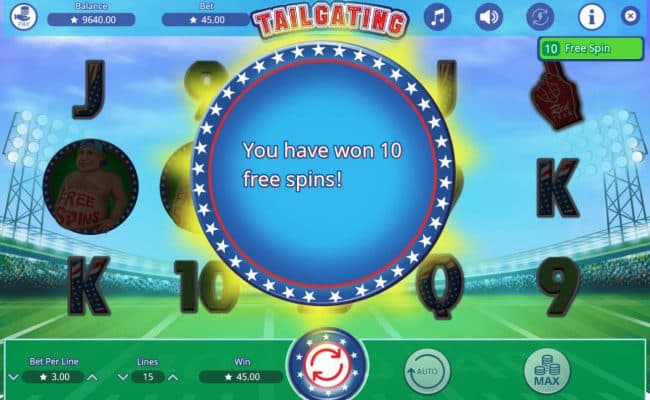Open the info paytable button
Screen dimensions: 650x400
(x=592, y=17)
